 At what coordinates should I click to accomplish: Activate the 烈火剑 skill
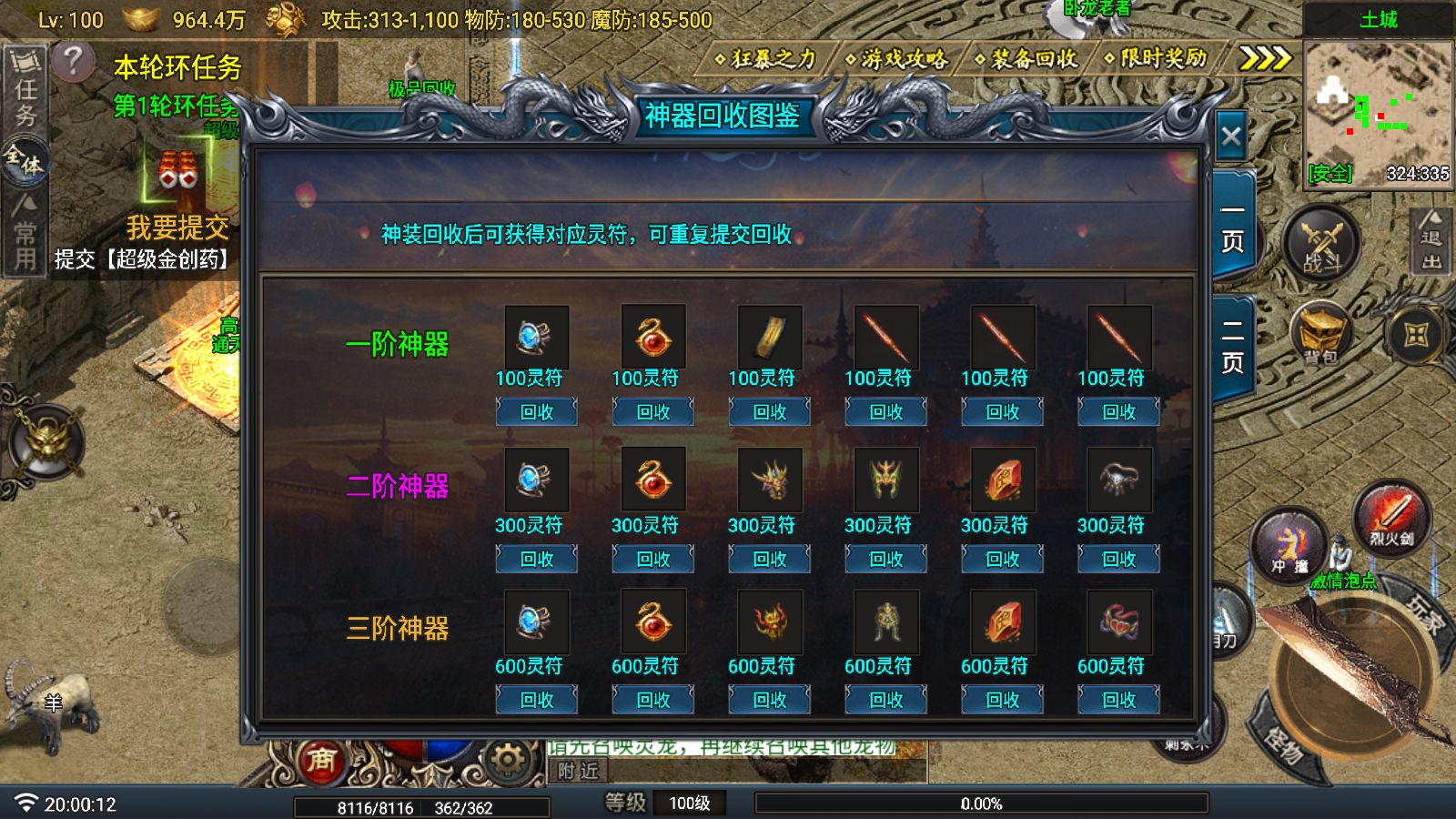click(1390, 517)
